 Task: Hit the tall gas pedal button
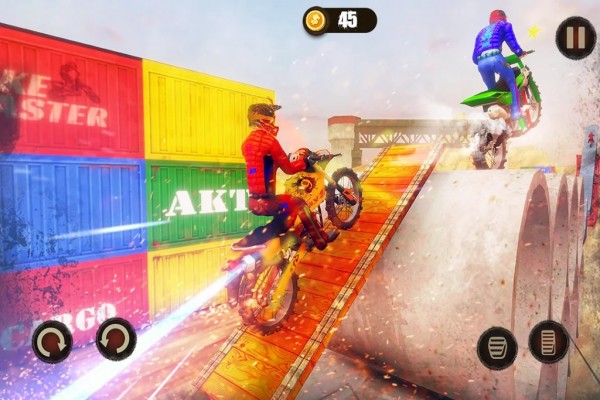[549, 342]
